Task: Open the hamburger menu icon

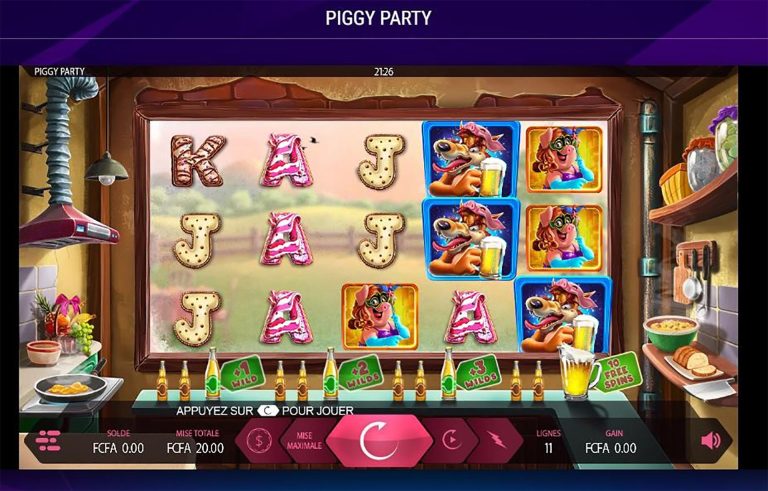Action: click(x=48, y=440)
